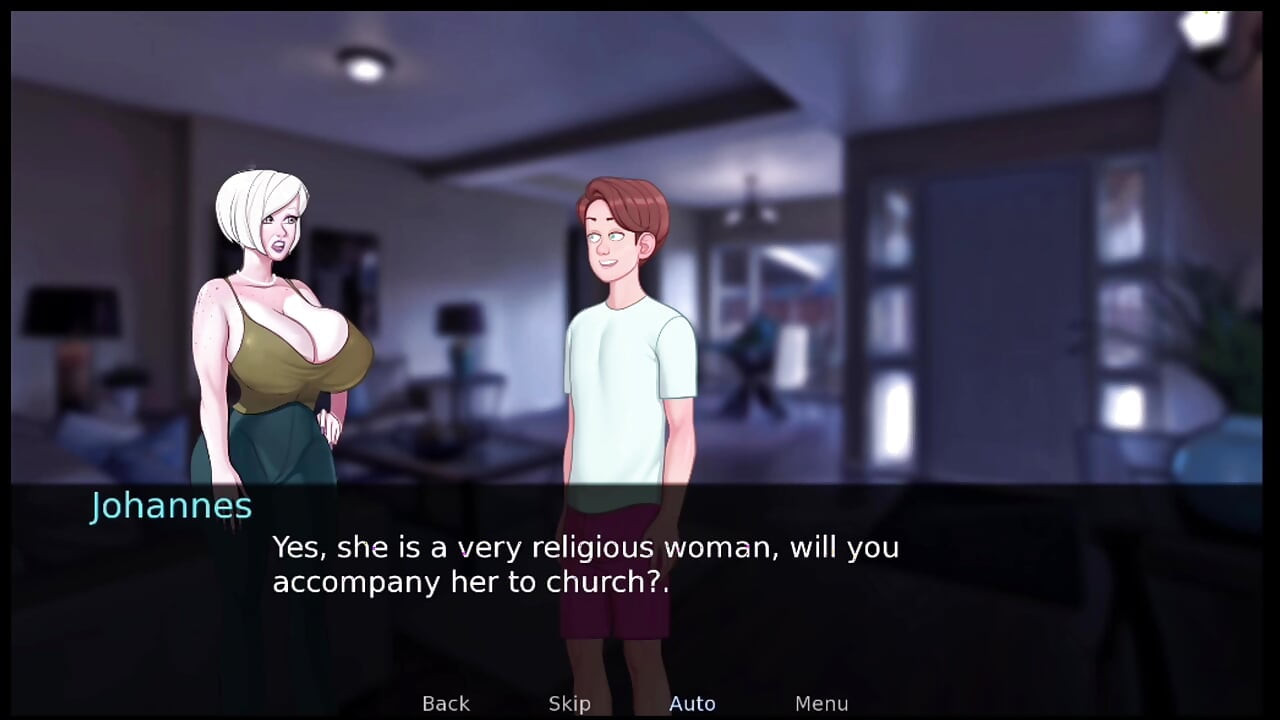Disable the currently highlighted Auto toggle

click(692, 703)
